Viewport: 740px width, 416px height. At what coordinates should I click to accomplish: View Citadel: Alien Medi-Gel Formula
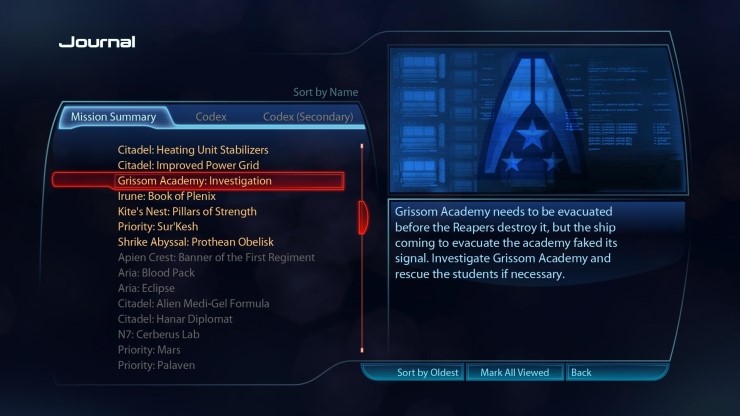pos(193,303)
